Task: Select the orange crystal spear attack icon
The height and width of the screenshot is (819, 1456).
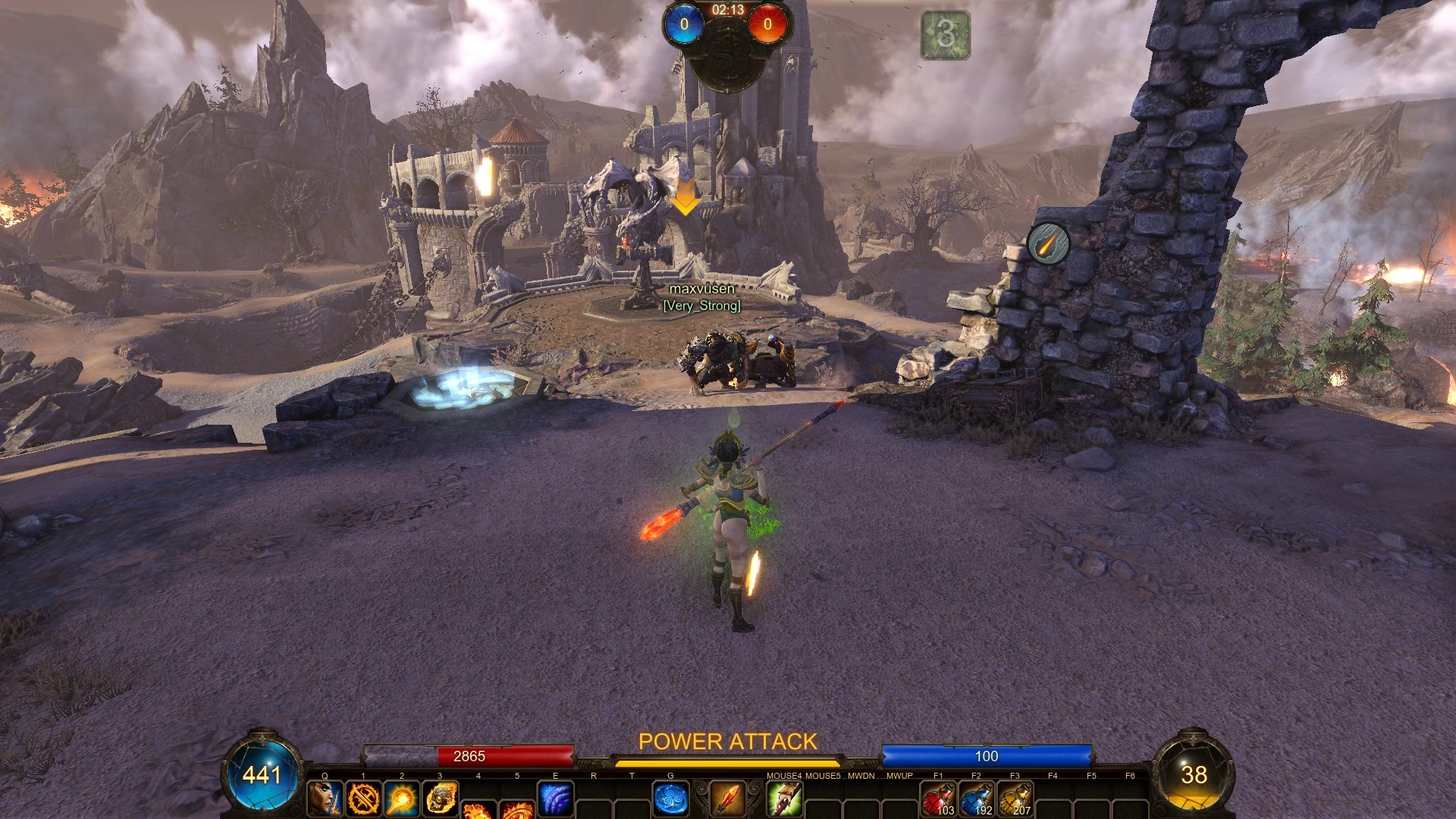Action: click(727, 799)
